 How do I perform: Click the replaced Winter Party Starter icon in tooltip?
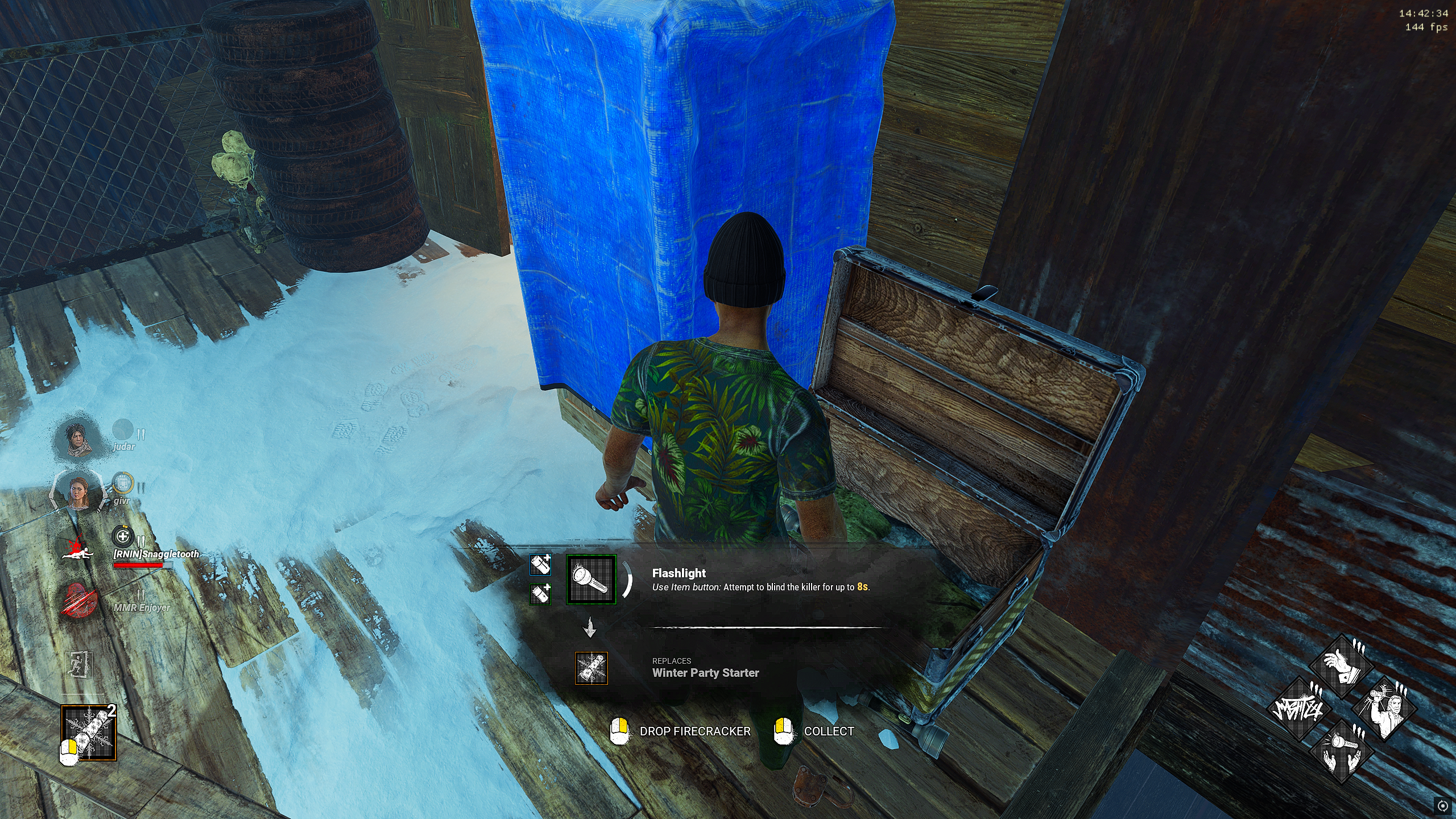click(x=591, y=668)
